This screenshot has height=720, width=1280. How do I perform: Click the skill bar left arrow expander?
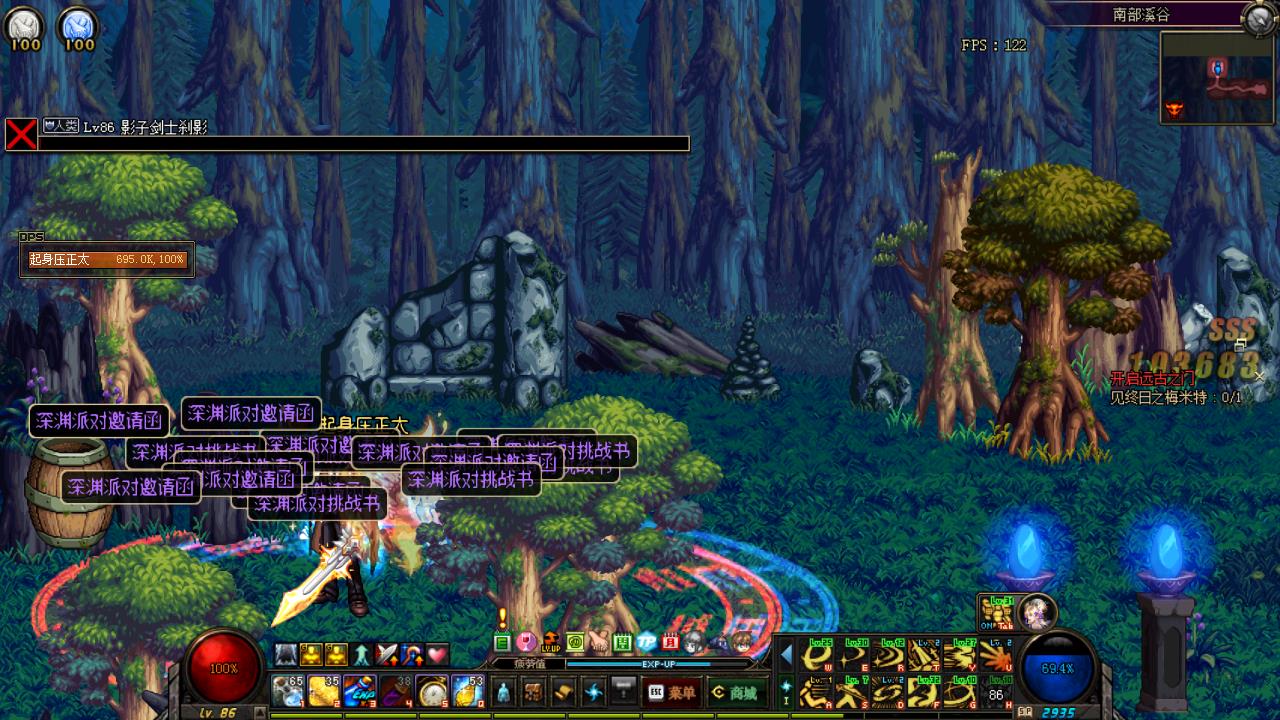coord(786,655)
